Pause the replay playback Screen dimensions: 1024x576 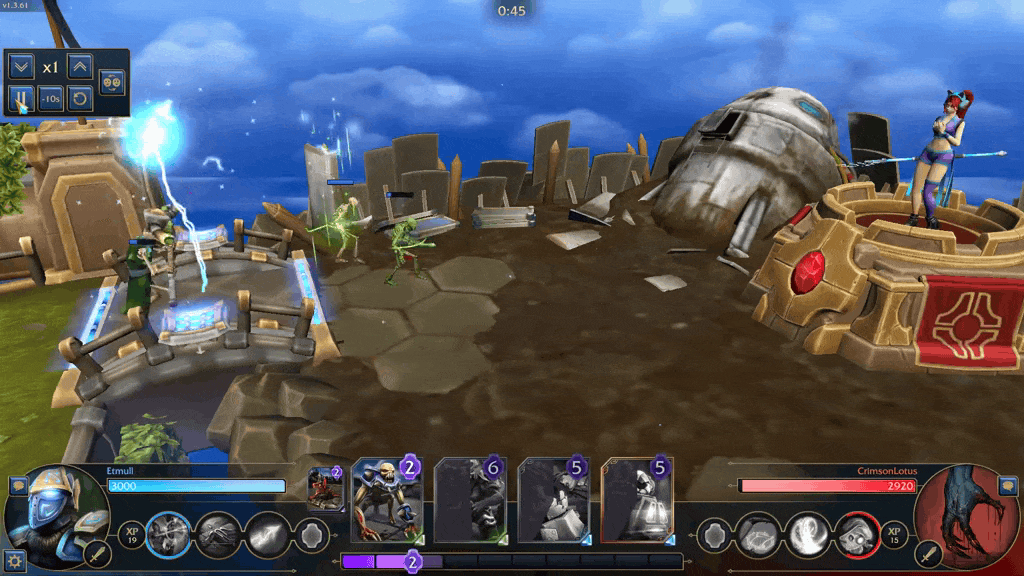[20, 98]
